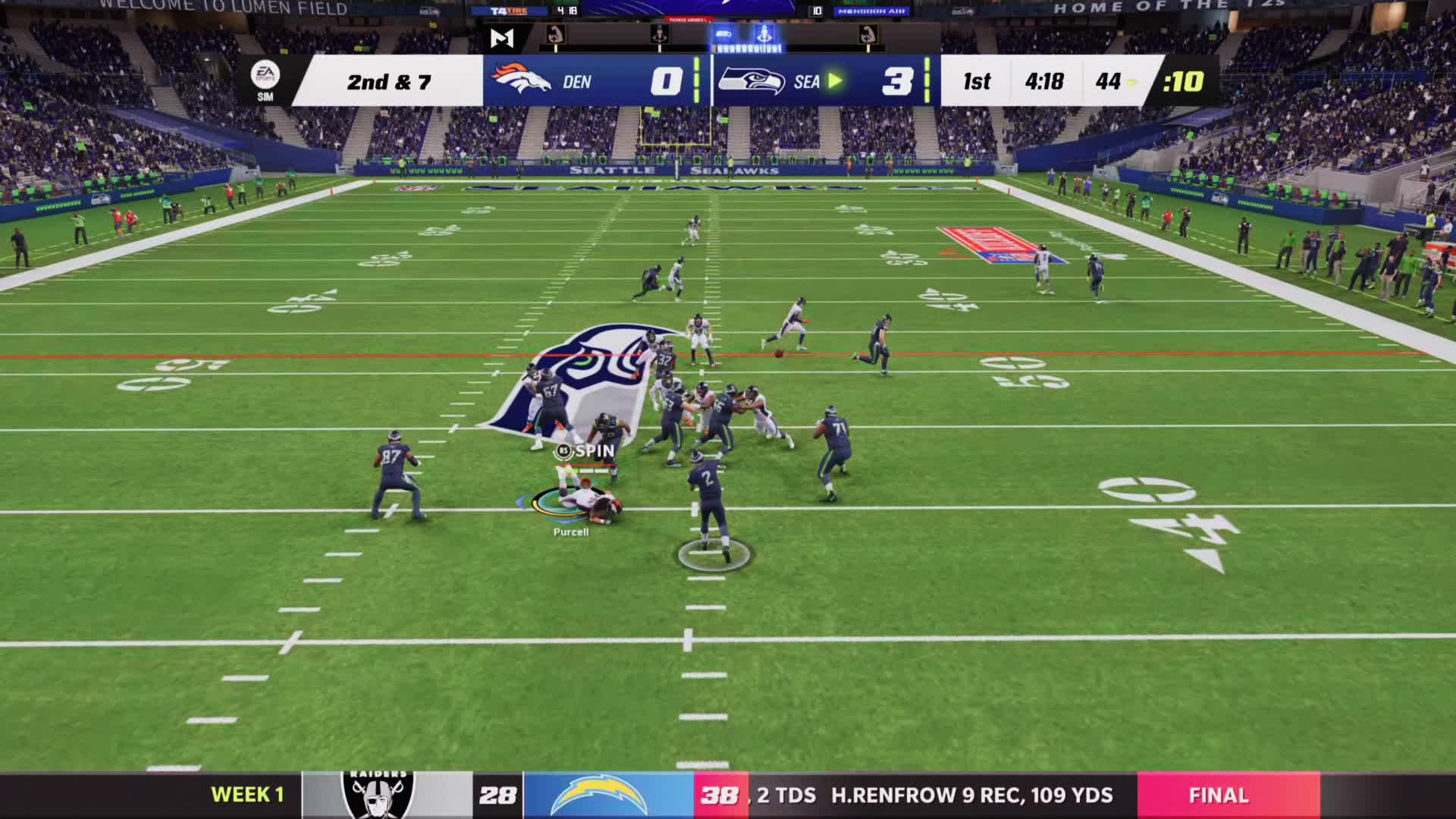Click the WEEK 1 ticker label
Screen dimensions: 1456x819
coord(247,795)
